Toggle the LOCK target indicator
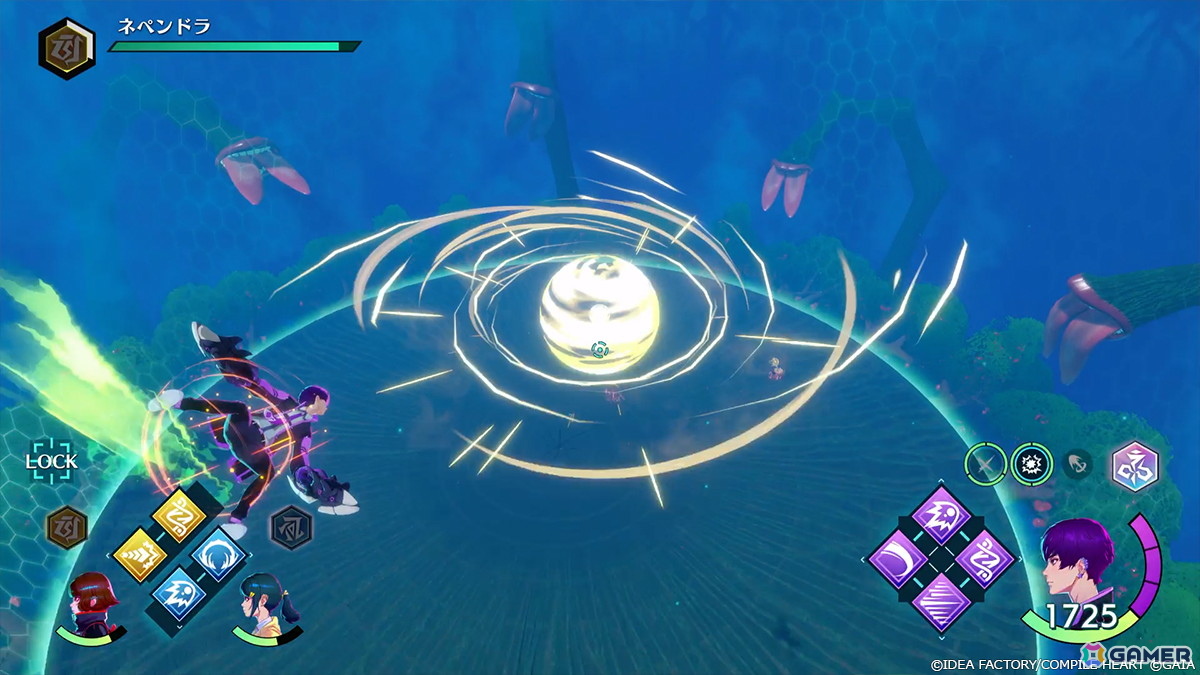 50,461
